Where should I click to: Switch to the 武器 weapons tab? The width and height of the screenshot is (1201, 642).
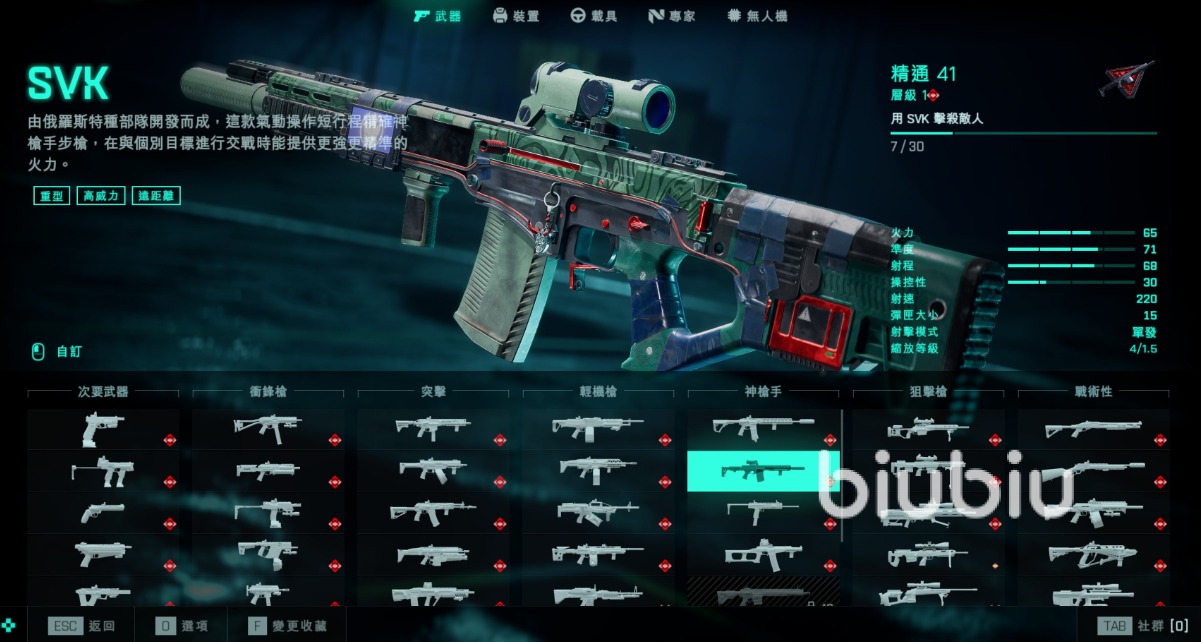(x=437, y=16)
